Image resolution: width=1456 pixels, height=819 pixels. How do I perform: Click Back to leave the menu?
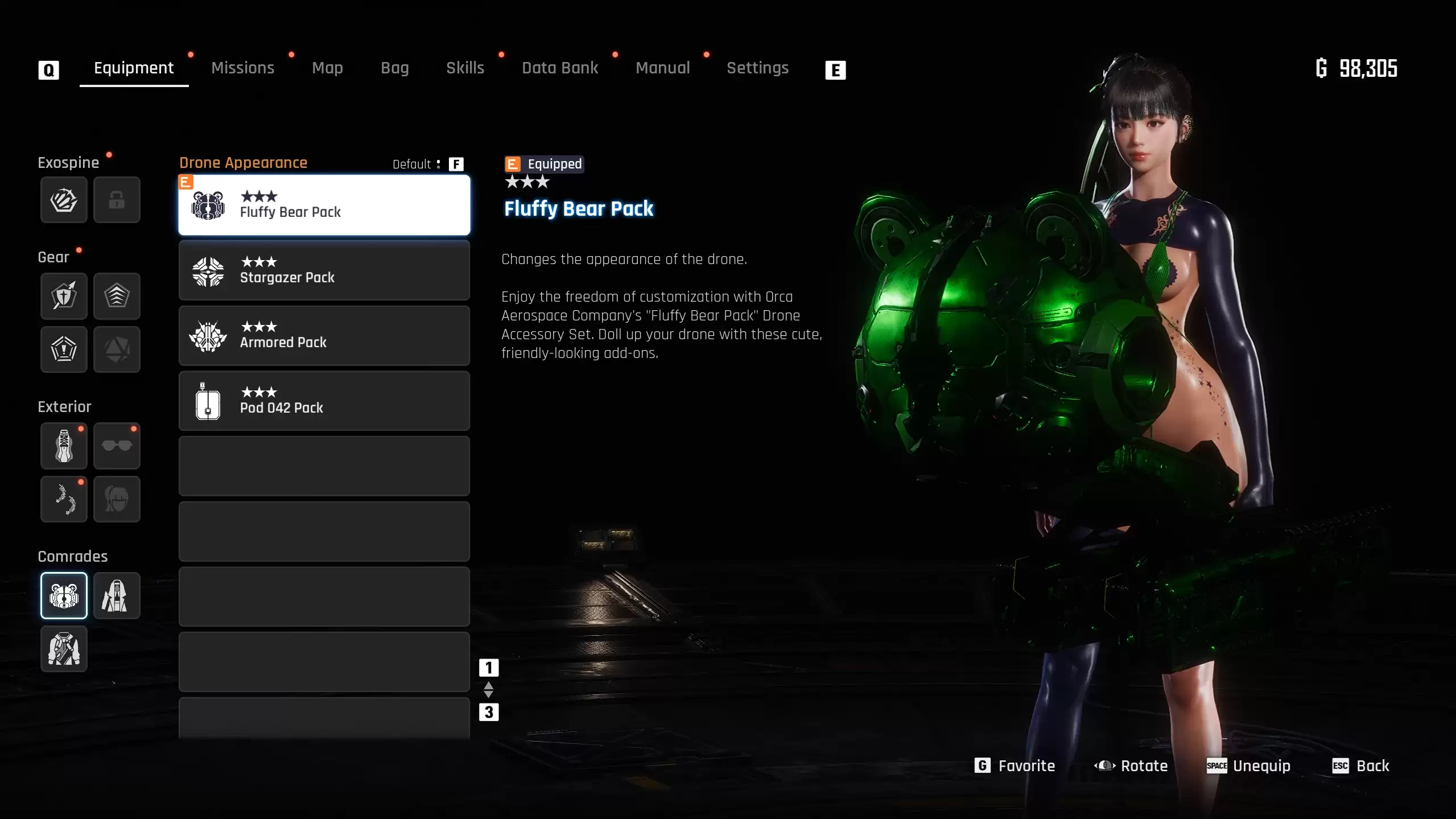pyautogui.click(x=1361, y=766)
